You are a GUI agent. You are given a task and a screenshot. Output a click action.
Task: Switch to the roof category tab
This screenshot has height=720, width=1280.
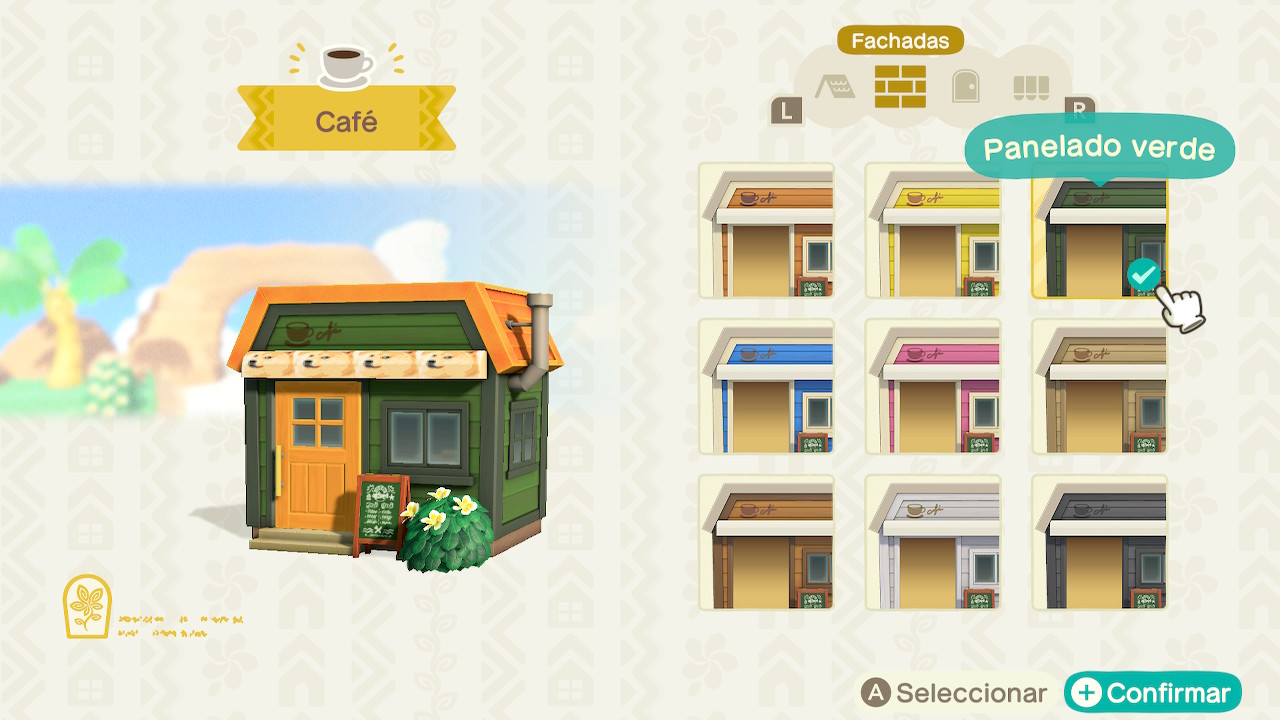pos(834,88)
